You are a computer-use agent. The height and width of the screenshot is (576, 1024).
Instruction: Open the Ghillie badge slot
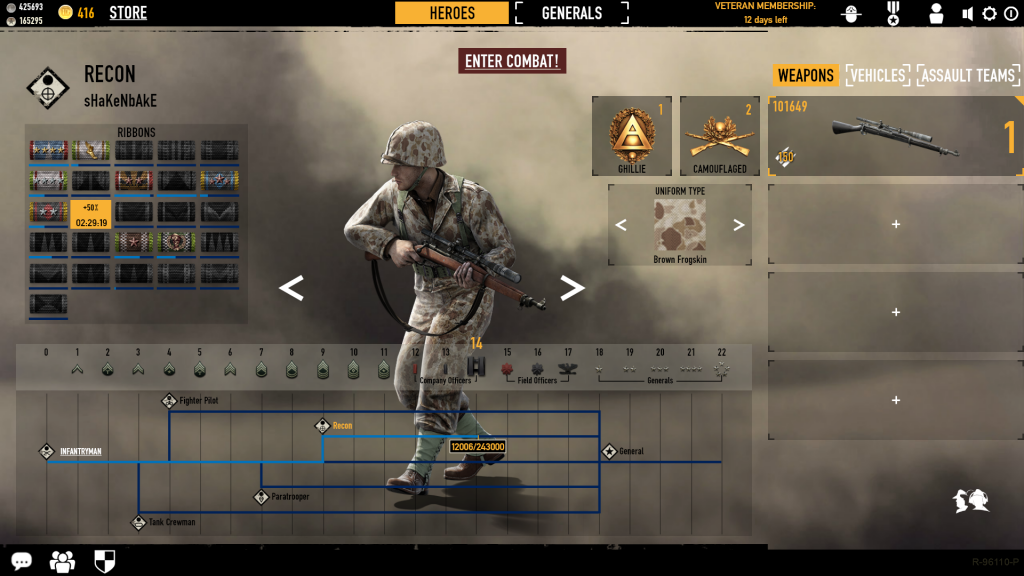[x=631, y=136]
